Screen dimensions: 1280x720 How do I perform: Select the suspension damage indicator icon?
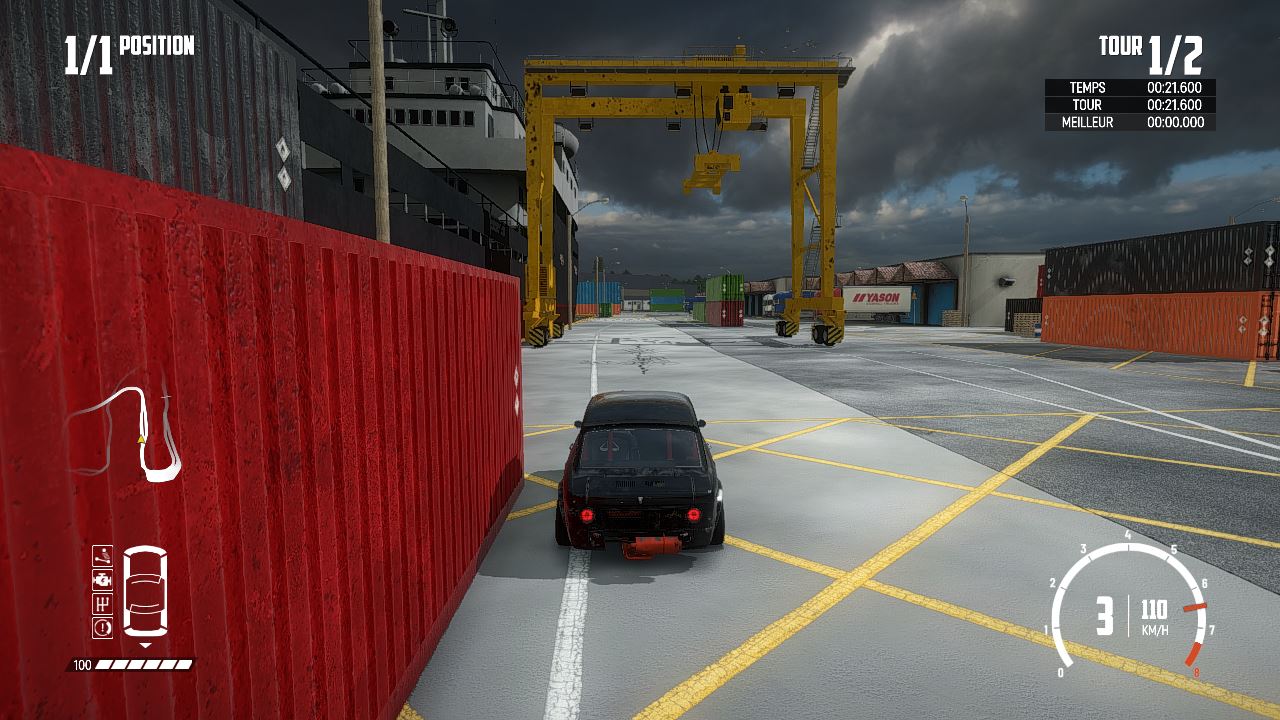point(101,555)
